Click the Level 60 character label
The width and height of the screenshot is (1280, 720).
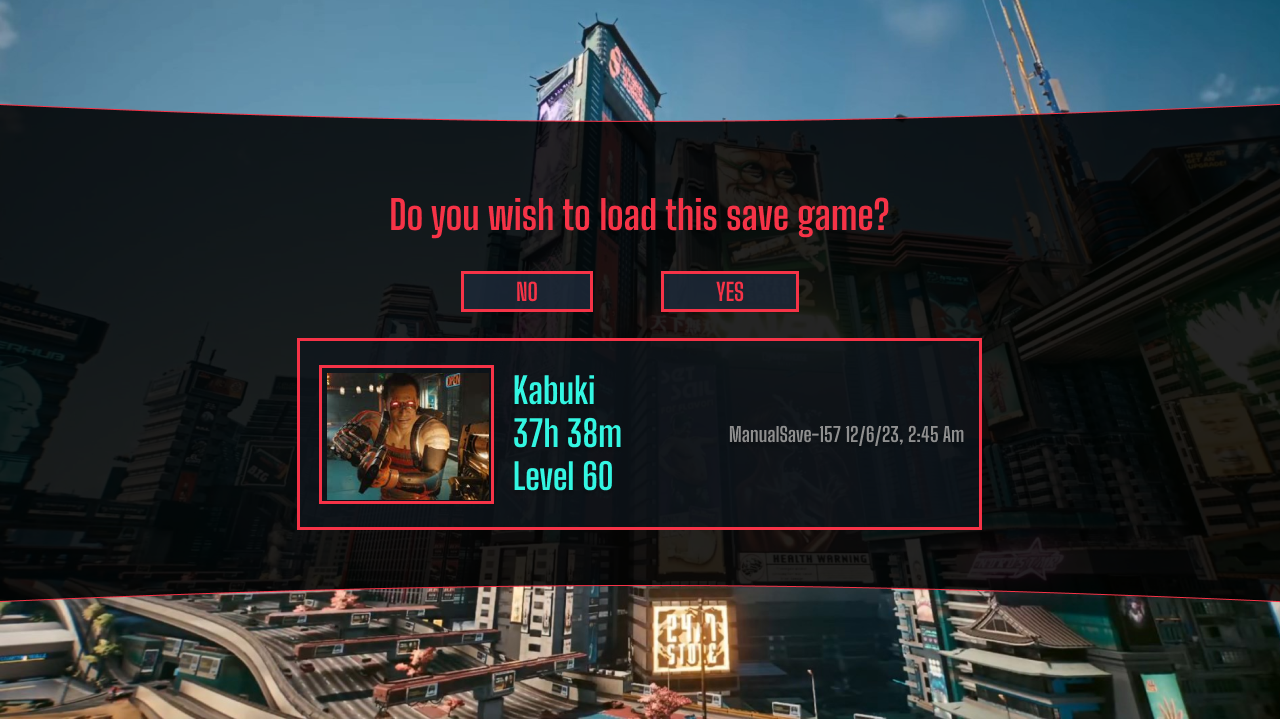click(563, 477)
